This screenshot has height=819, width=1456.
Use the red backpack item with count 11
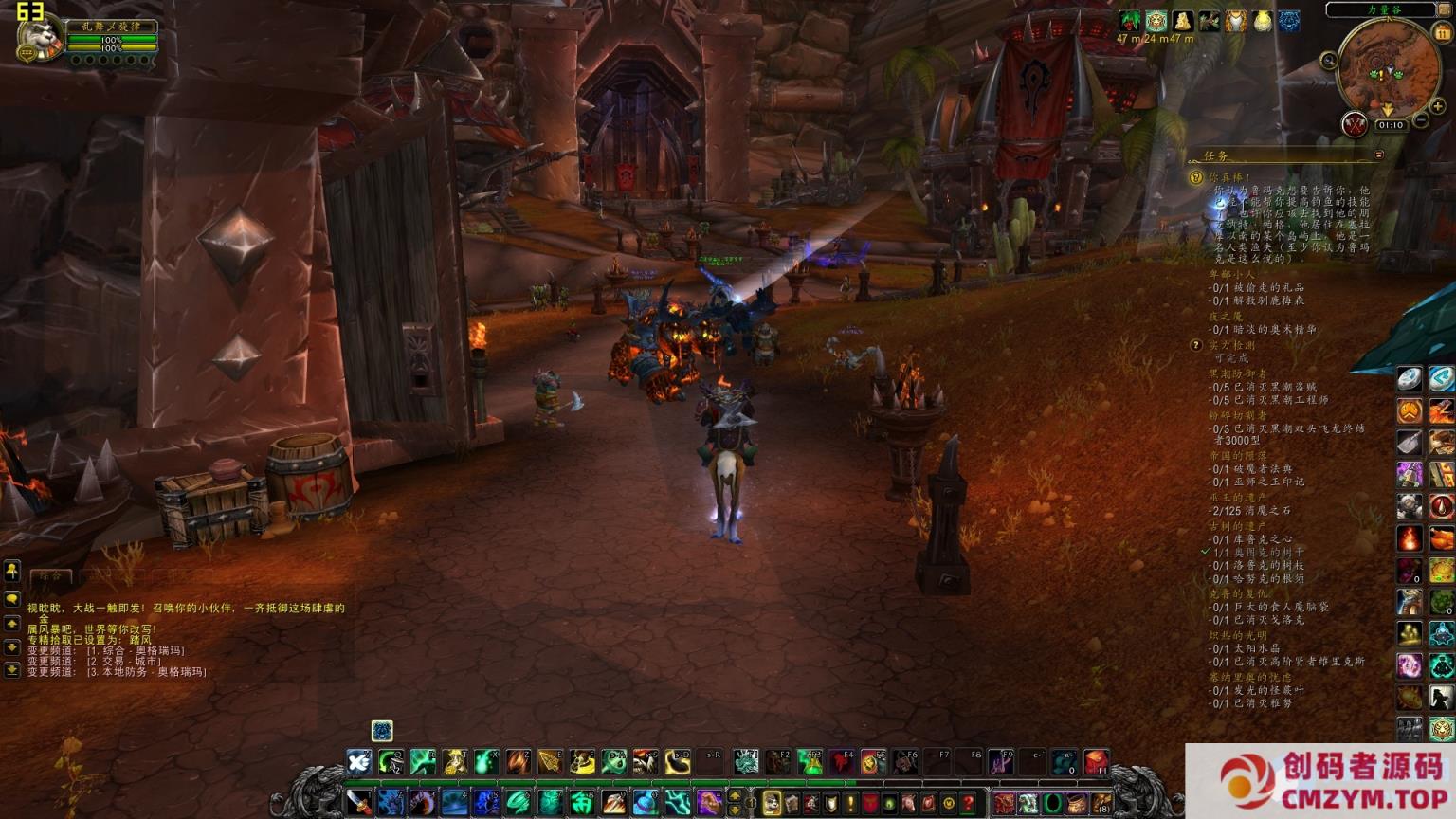coord(1096,762)
